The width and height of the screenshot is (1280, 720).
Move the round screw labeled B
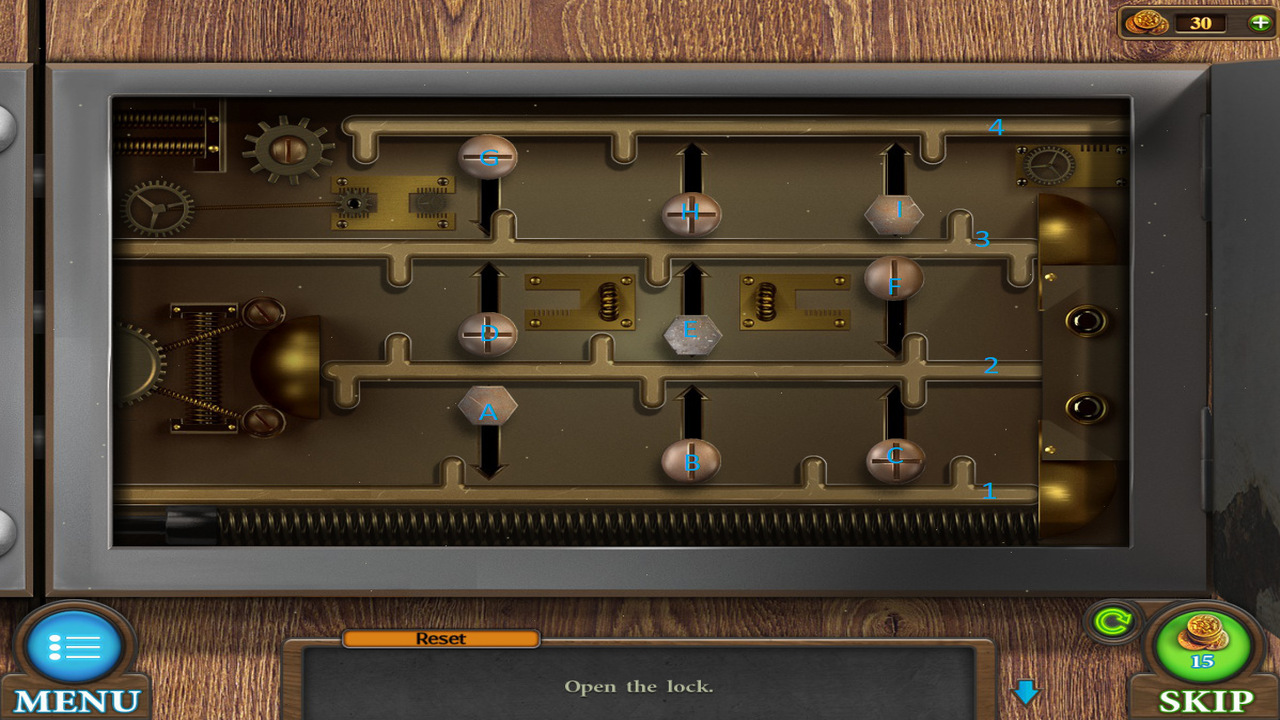coord(691,461)
